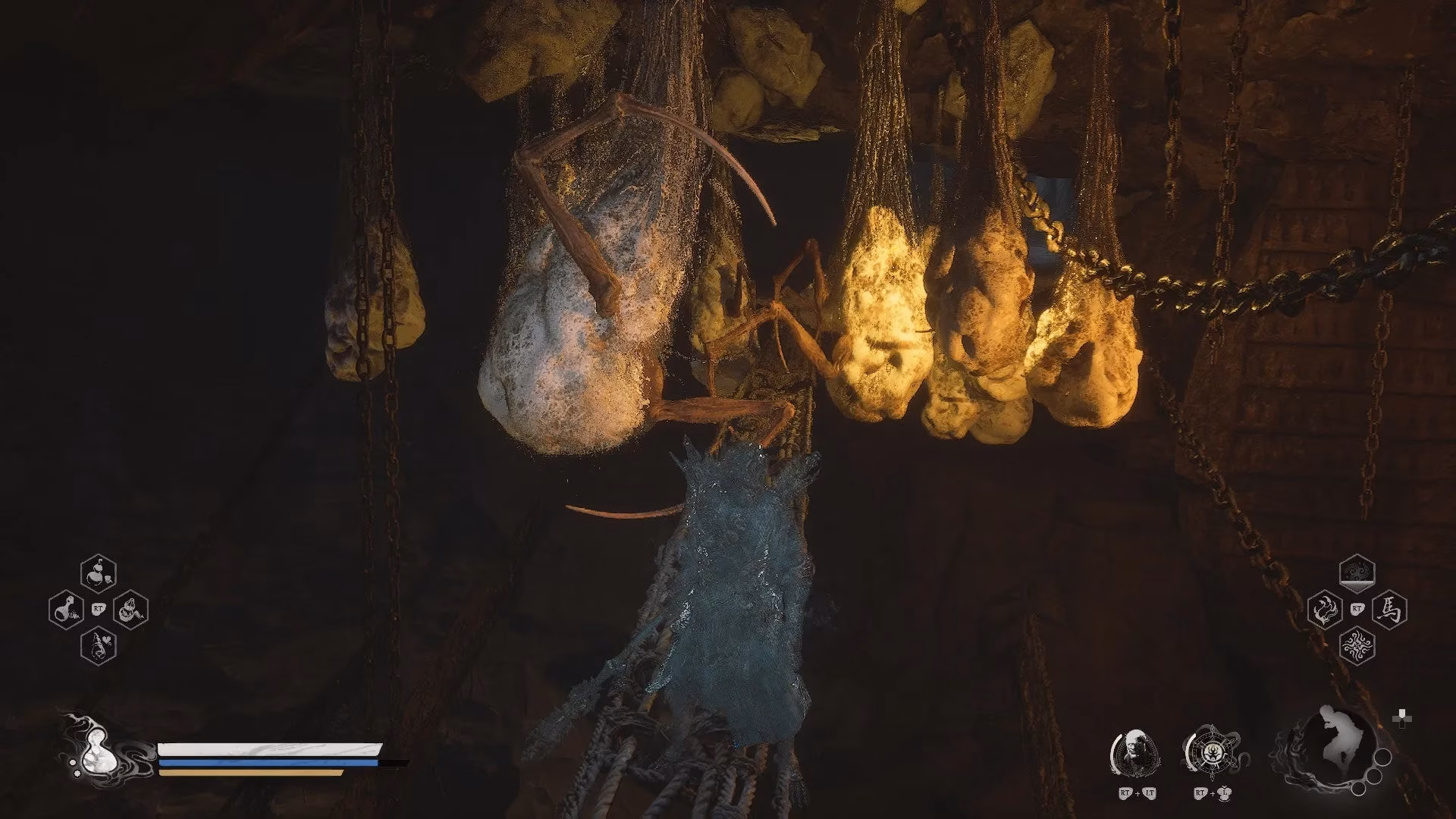Cast the radiating swirl pattern spell
The image size is (1456, 819).
click(x=1357, y=645)
